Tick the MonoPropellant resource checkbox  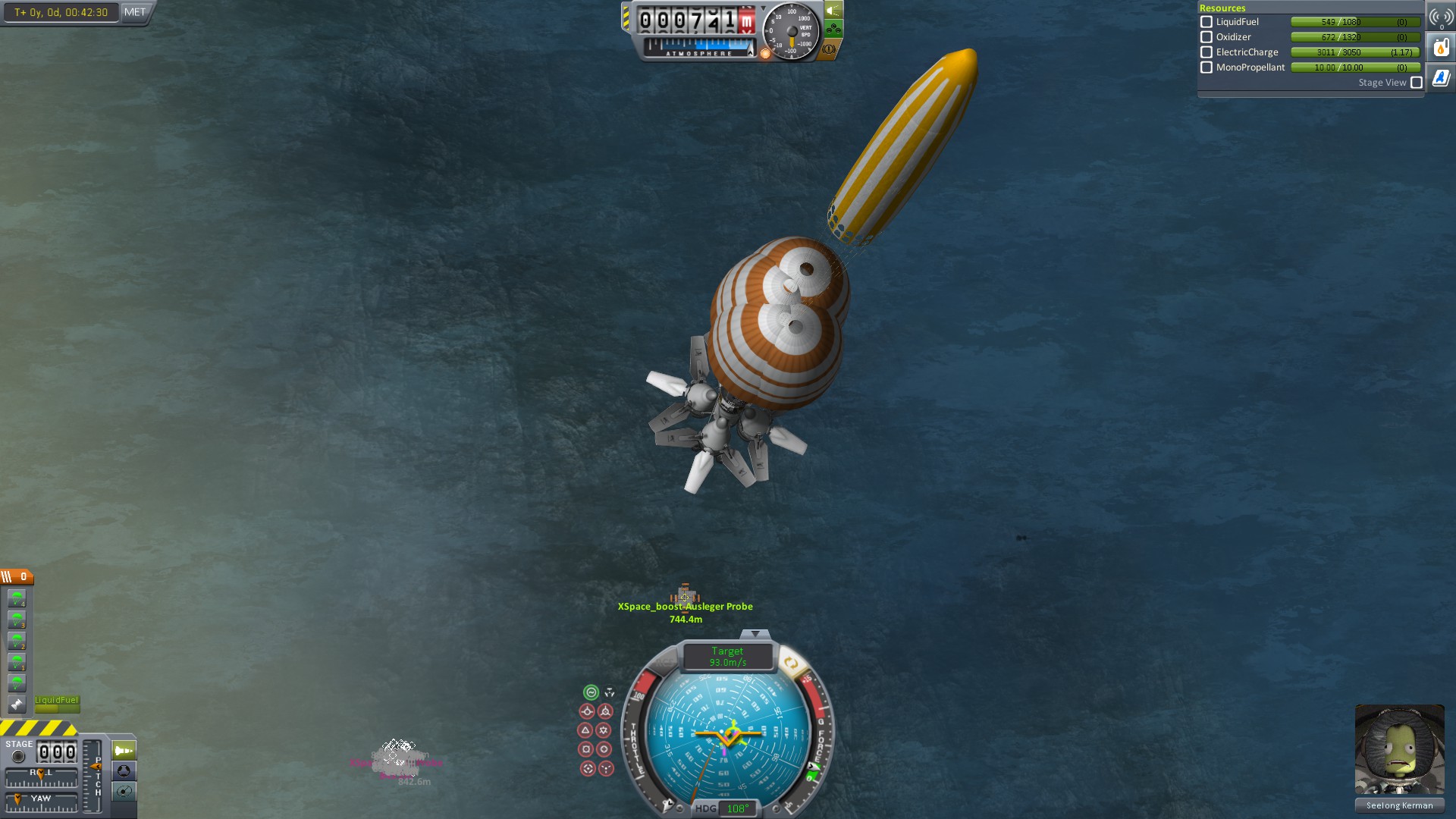[x=1207, y=67]
